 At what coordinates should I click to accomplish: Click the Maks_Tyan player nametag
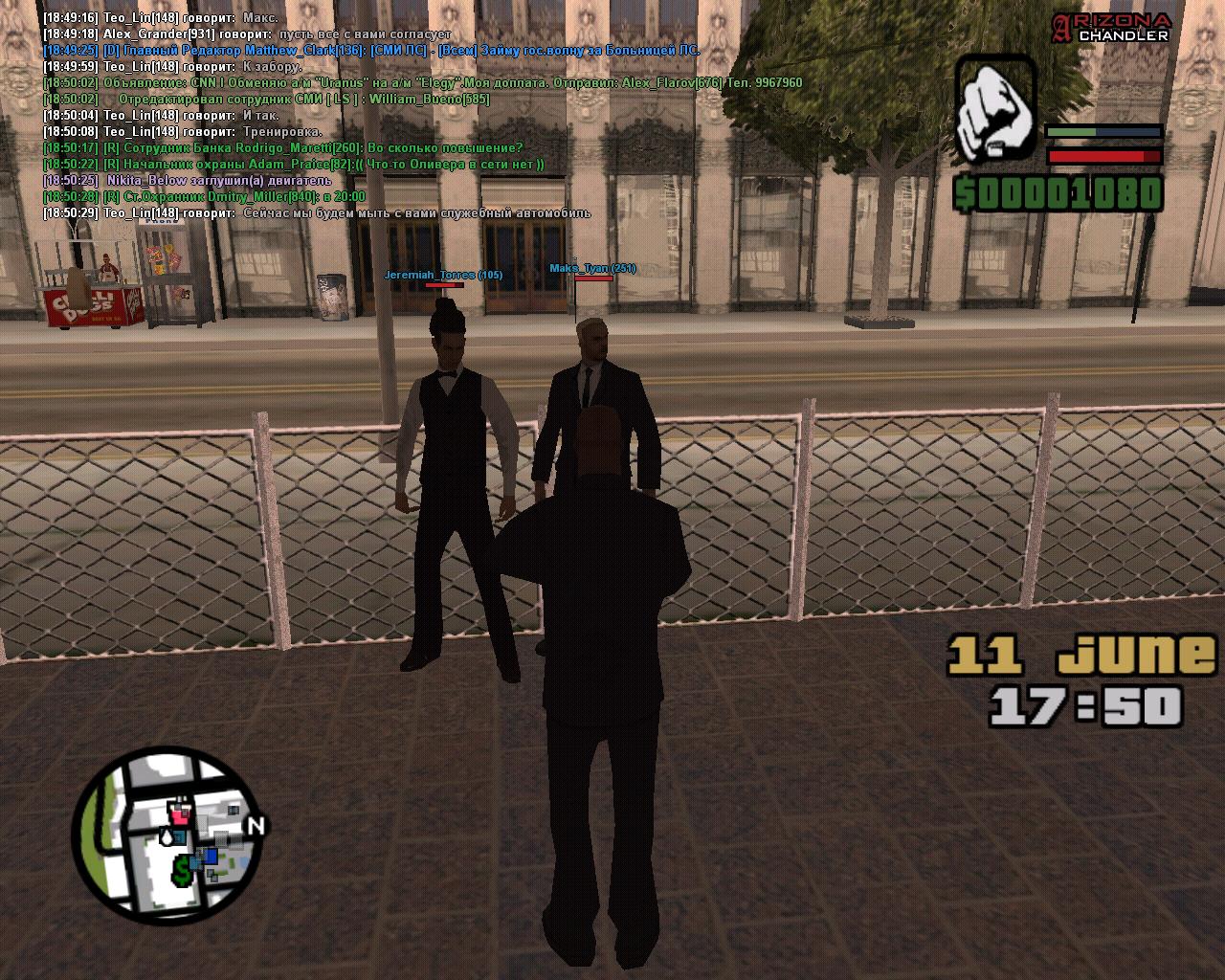click(x=592, y=268)
